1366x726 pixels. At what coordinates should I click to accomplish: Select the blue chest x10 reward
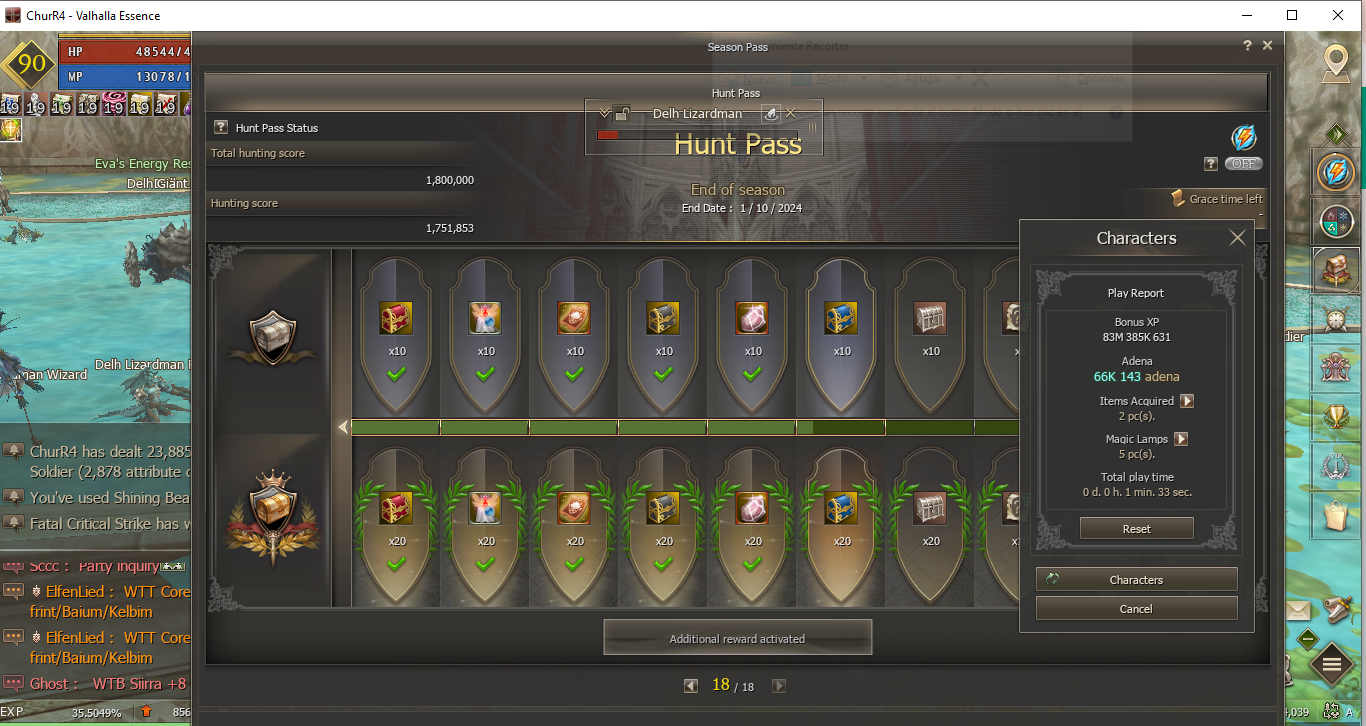pyautogui.click(x=842, y=319)
